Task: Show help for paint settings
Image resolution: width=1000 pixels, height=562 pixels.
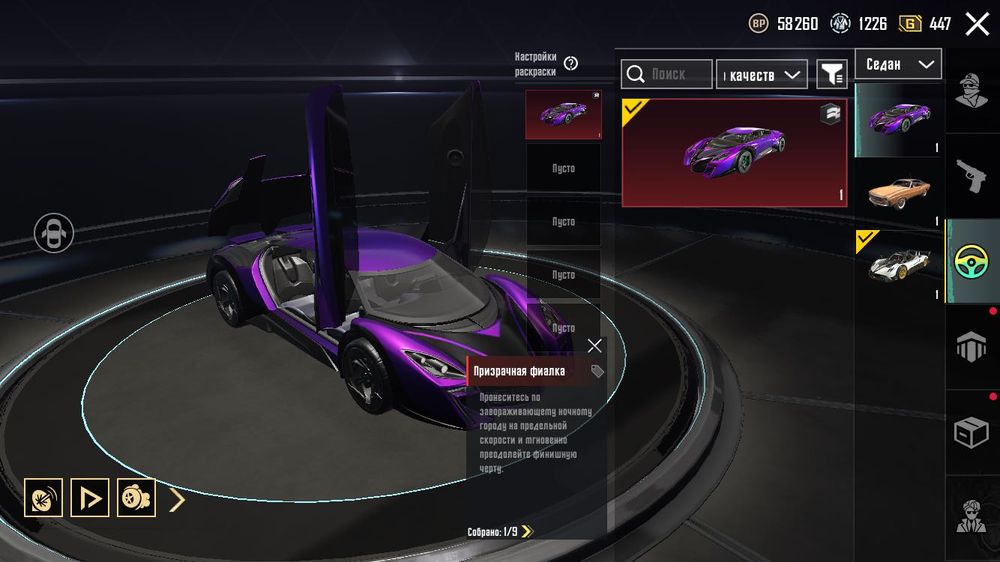Action: [x=571, y=63]
